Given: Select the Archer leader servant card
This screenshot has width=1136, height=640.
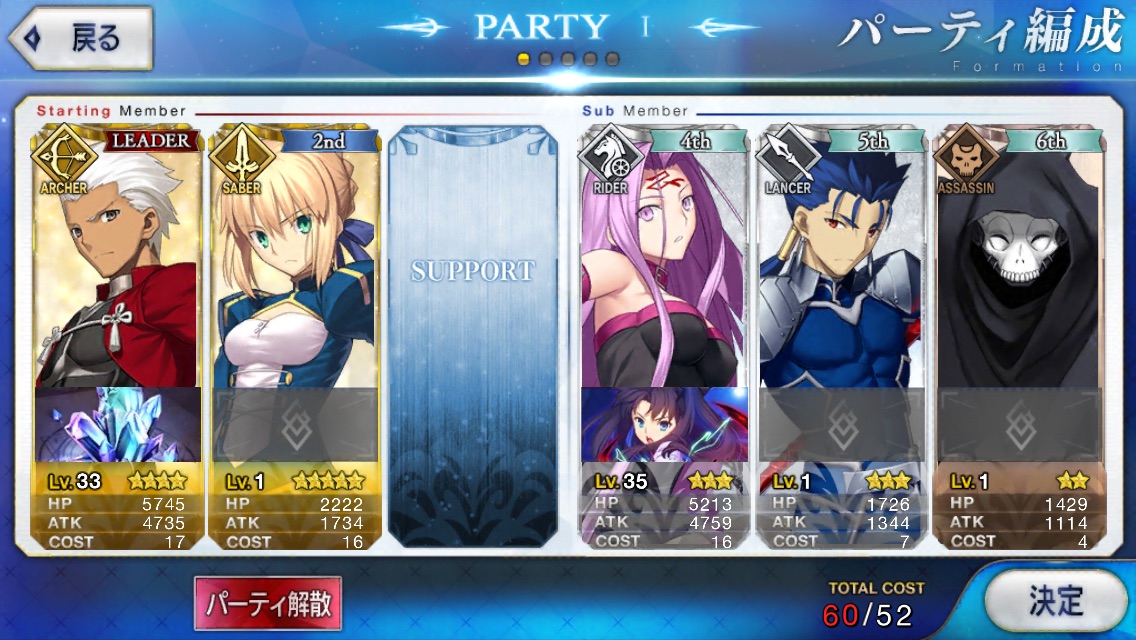Looking at the screenshot, I should coord(117,260).
